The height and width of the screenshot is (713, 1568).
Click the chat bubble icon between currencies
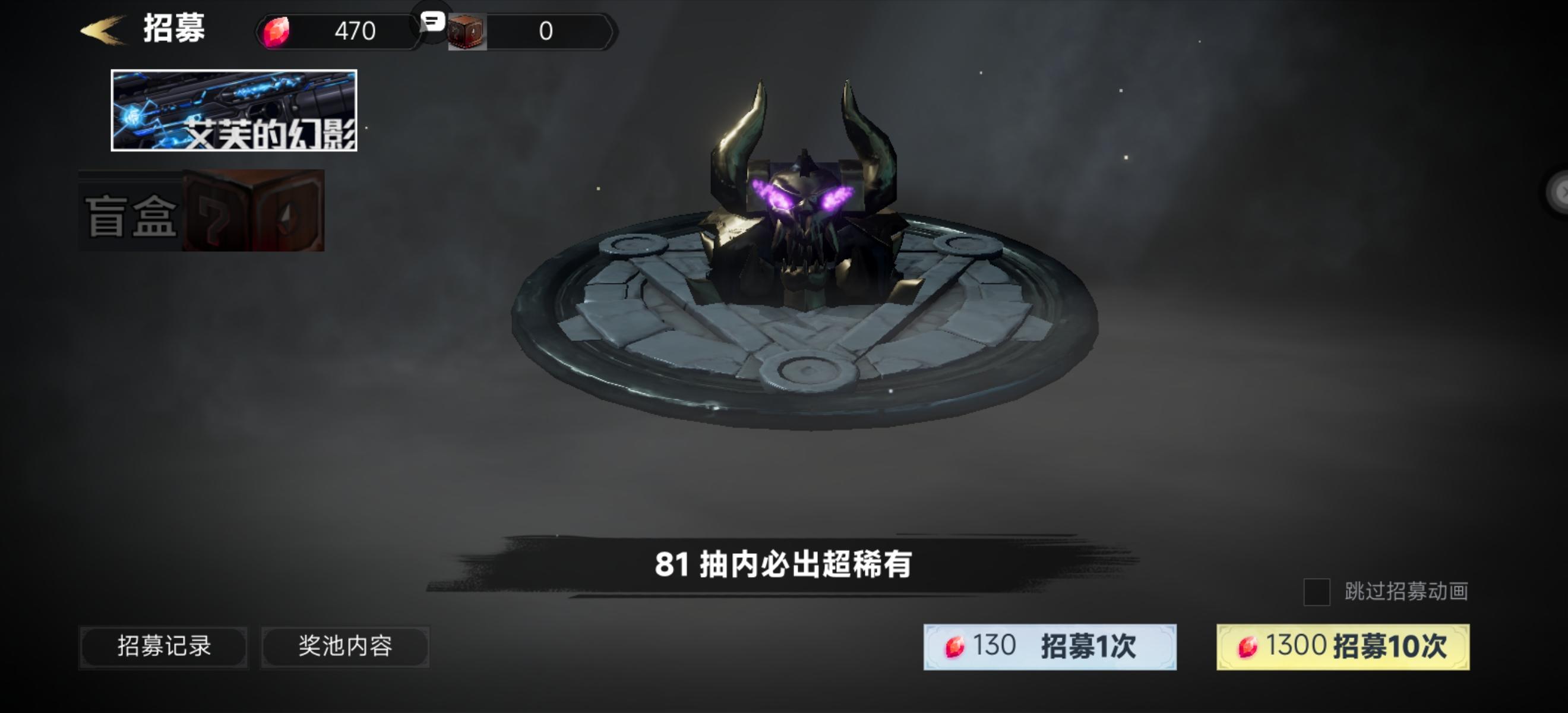click(x=432, y=24)
